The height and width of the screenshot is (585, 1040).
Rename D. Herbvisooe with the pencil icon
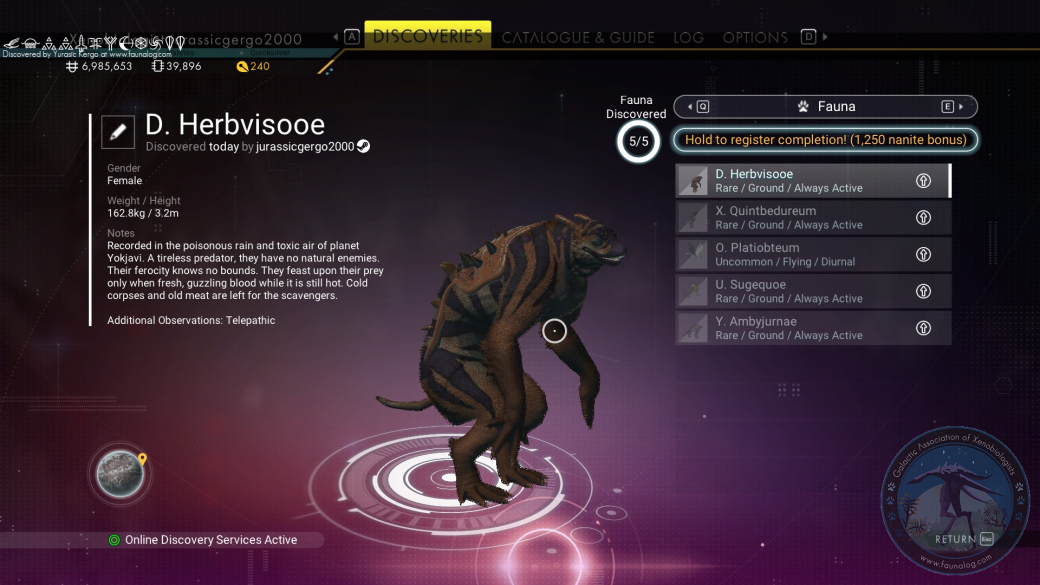pos(118,131)
